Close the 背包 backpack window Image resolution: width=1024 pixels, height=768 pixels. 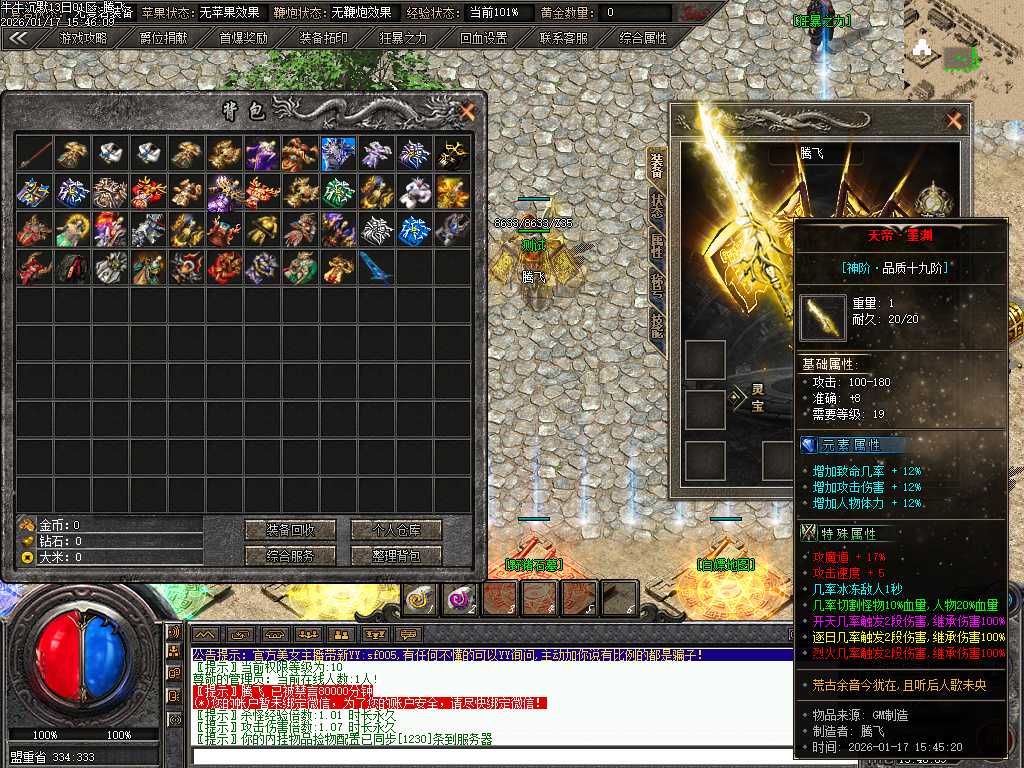coord(467,112)
